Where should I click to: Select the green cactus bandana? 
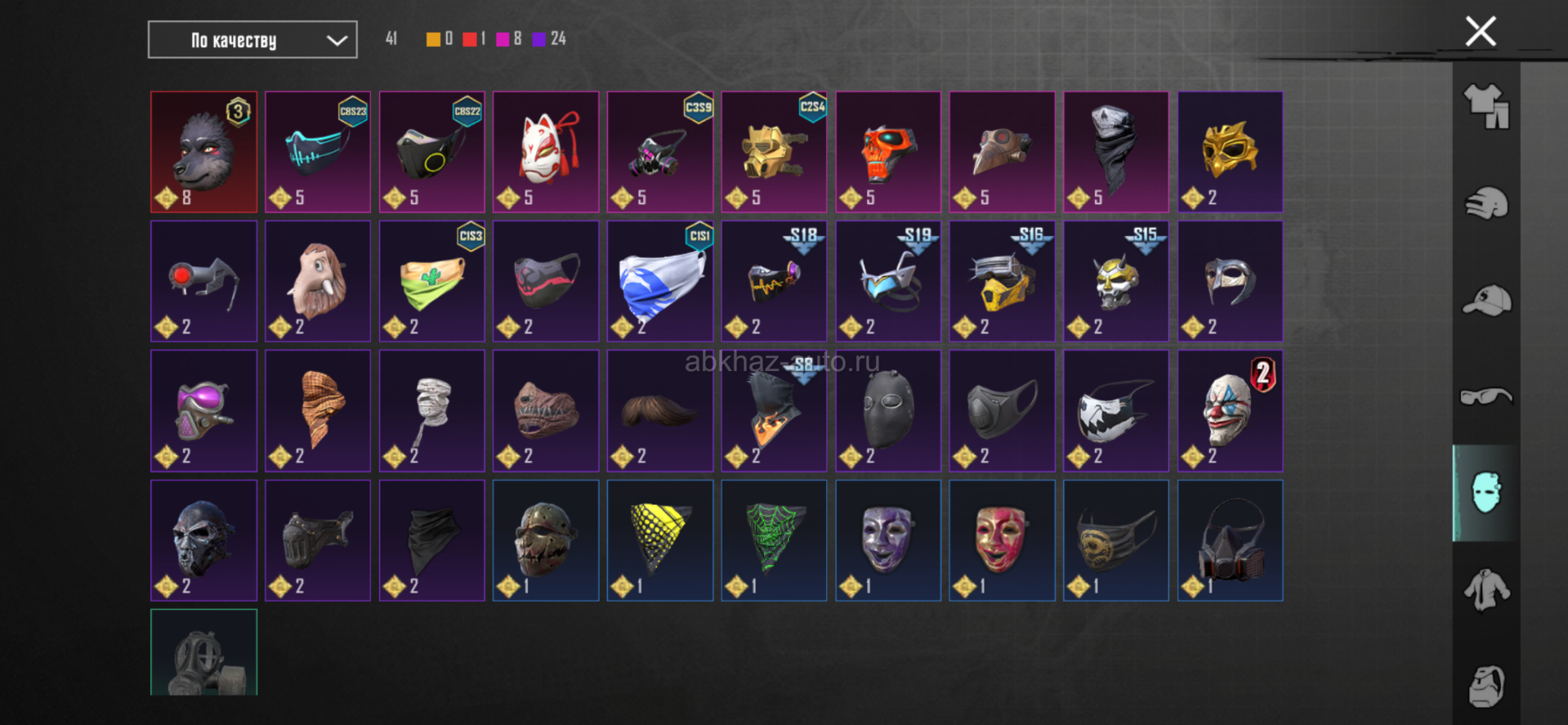pos(431,281)
